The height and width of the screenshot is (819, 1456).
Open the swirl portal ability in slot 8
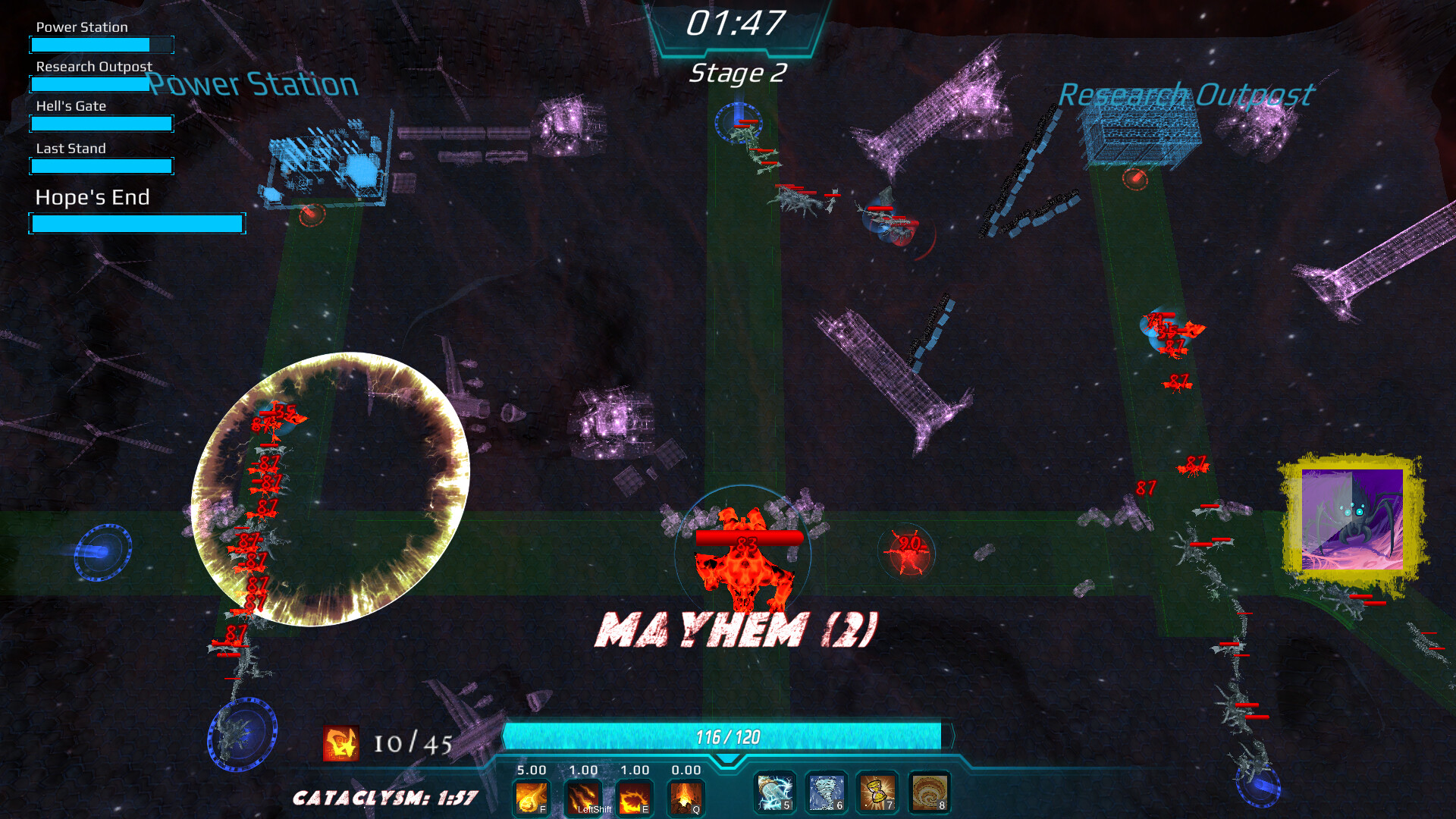[929, 793]
